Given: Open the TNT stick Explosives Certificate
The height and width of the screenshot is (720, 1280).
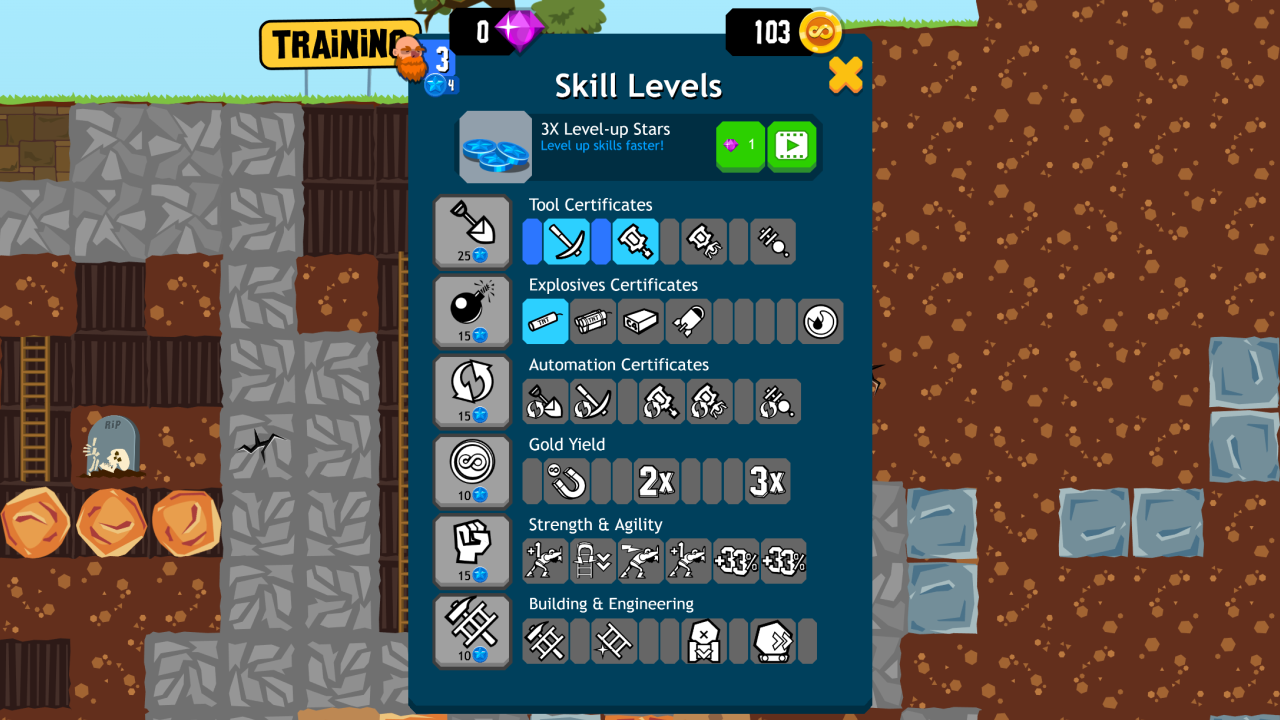Looking at the screenshot, I should (545, 321).
